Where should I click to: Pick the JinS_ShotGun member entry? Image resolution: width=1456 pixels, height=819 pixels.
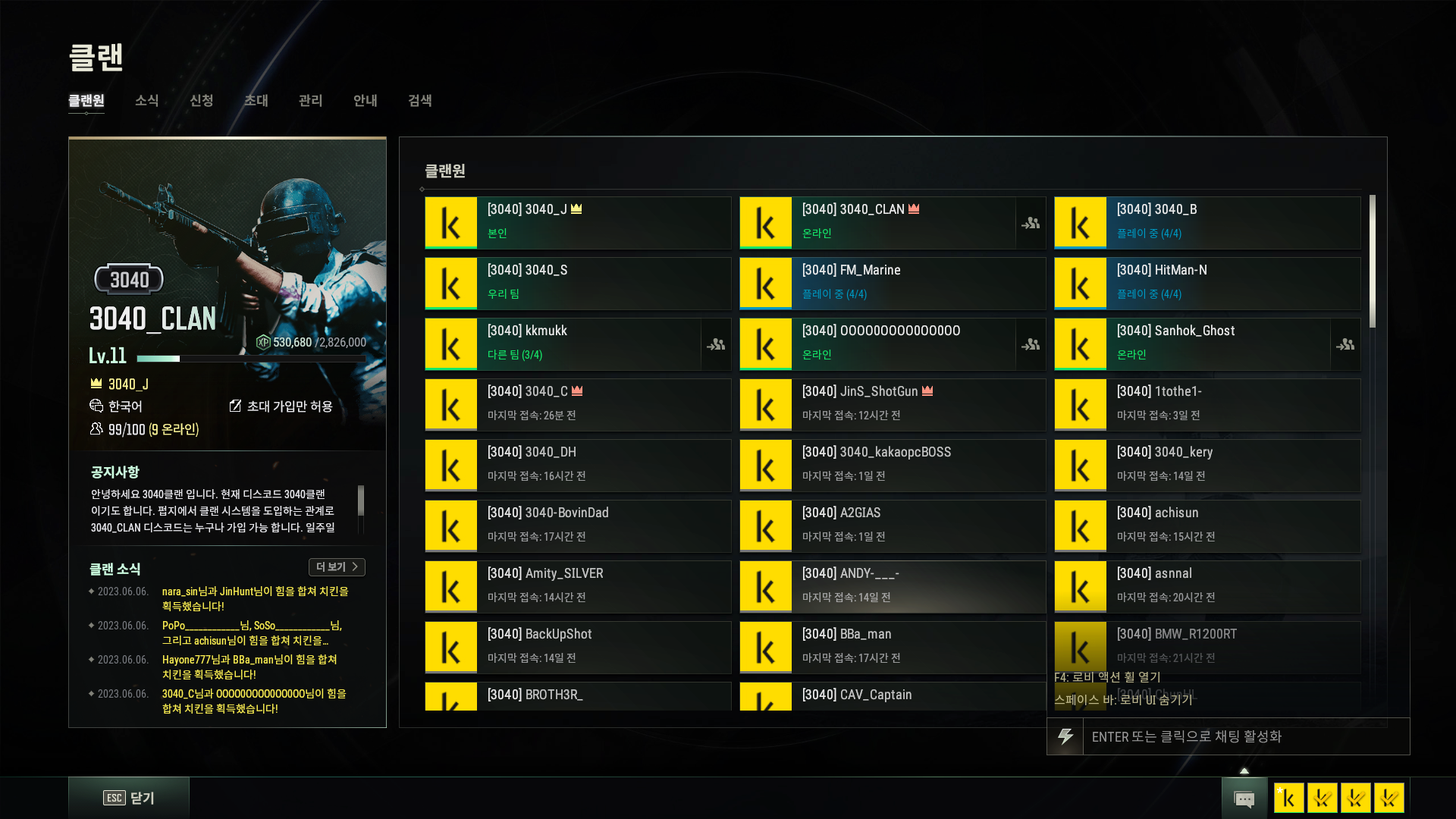tap(892, 405)
